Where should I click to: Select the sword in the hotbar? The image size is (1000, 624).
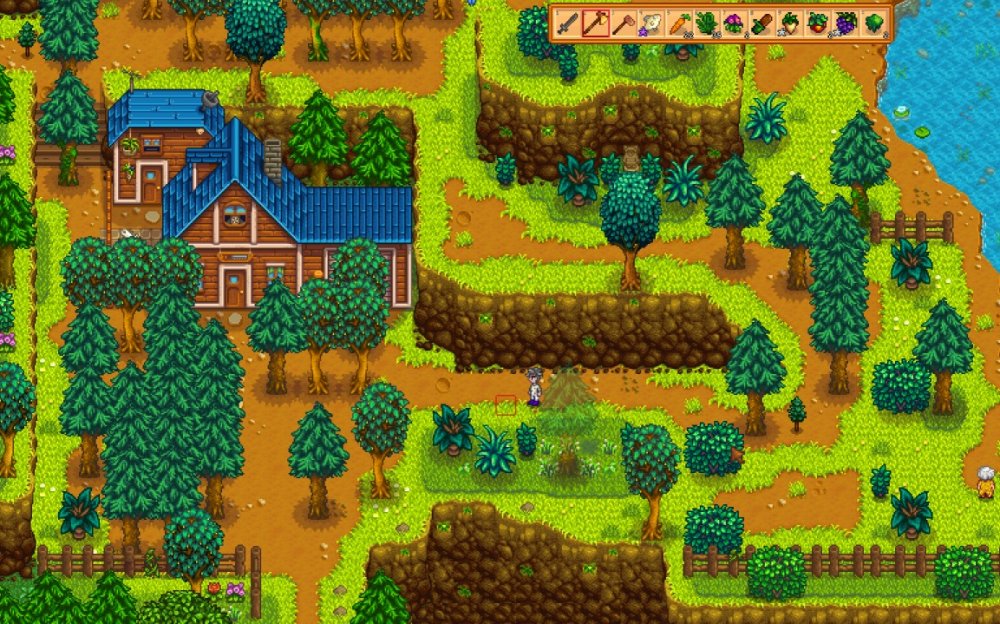pos(568,23)
